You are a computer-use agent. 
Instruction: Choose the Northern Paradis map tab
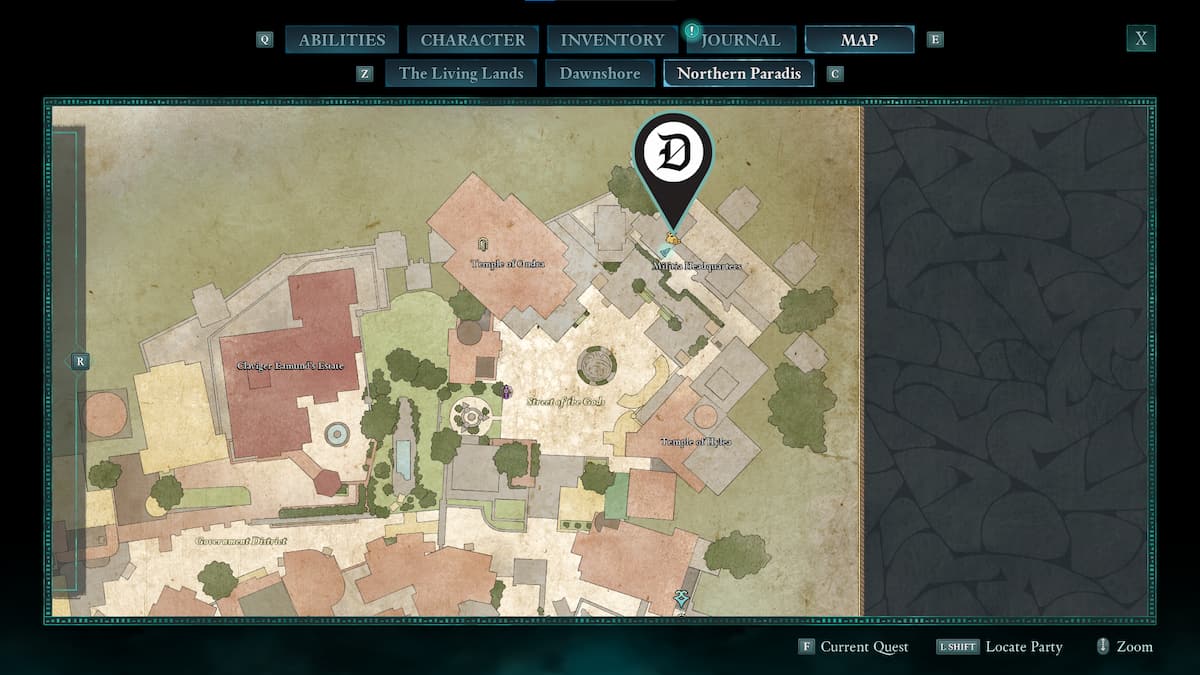[x=739, y=73]
